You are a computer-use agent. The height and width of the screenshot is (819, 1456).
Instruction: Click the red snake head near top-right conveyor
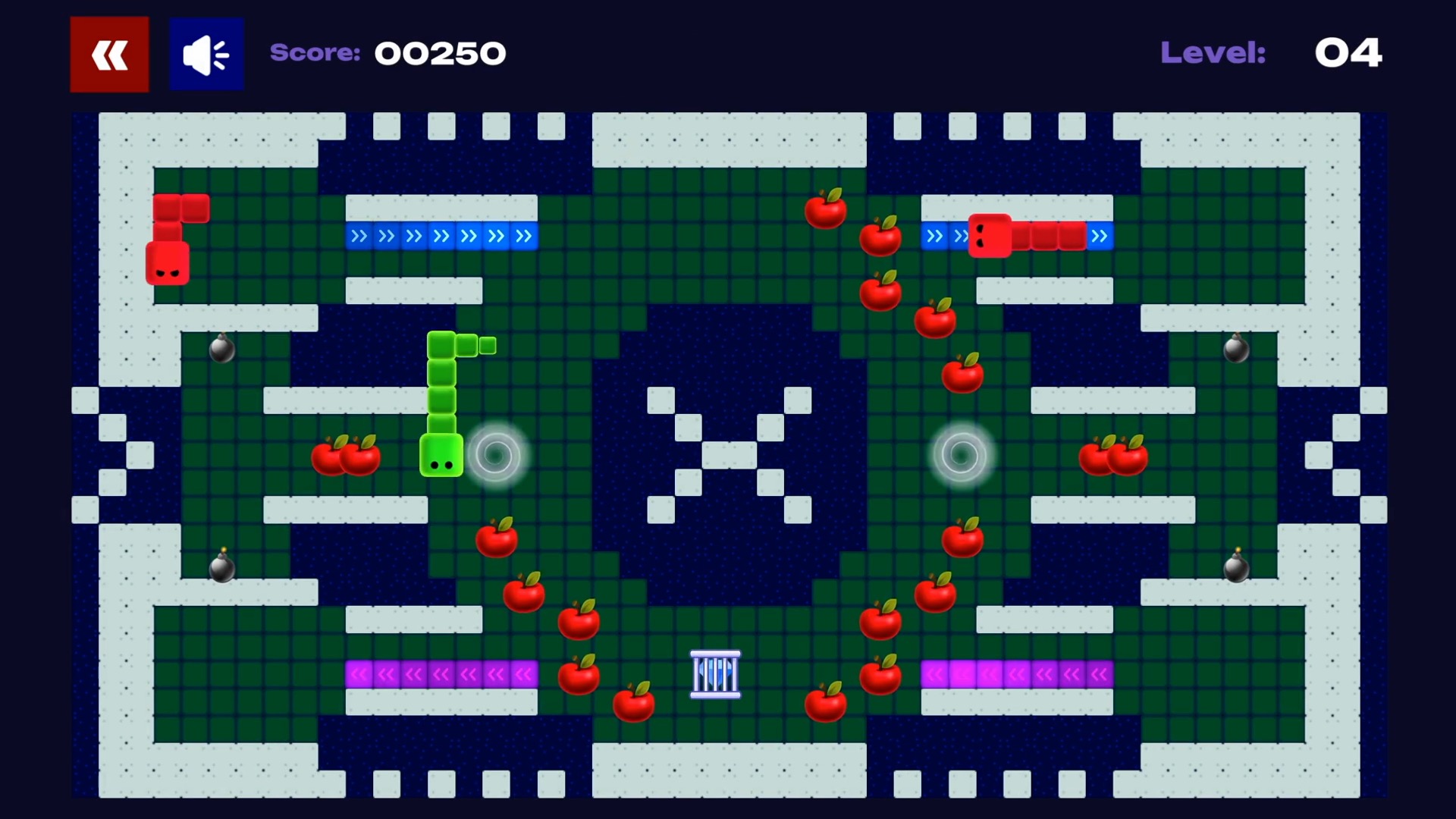point(990,236)
